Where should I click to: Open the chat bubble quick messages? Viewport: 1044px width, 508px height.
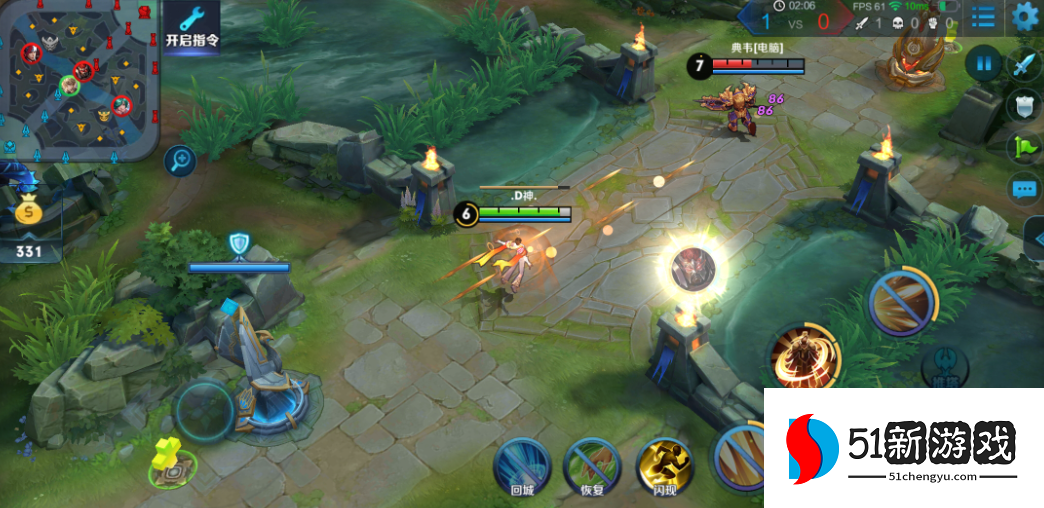click(1024, 188)
